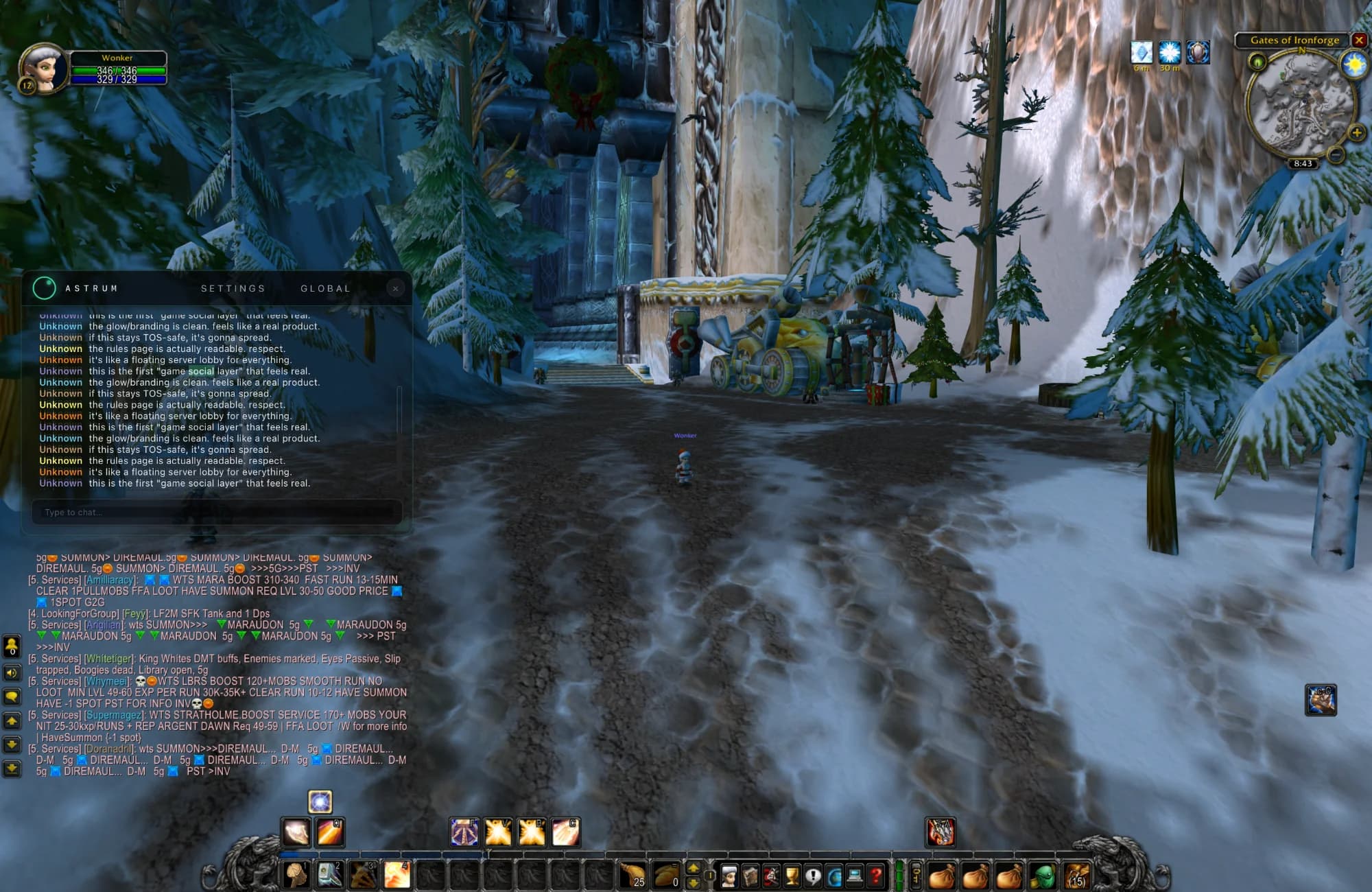
Task: Toggle the social contacts button showing 0
Action: pyautogui.click(x=10, y=647)
